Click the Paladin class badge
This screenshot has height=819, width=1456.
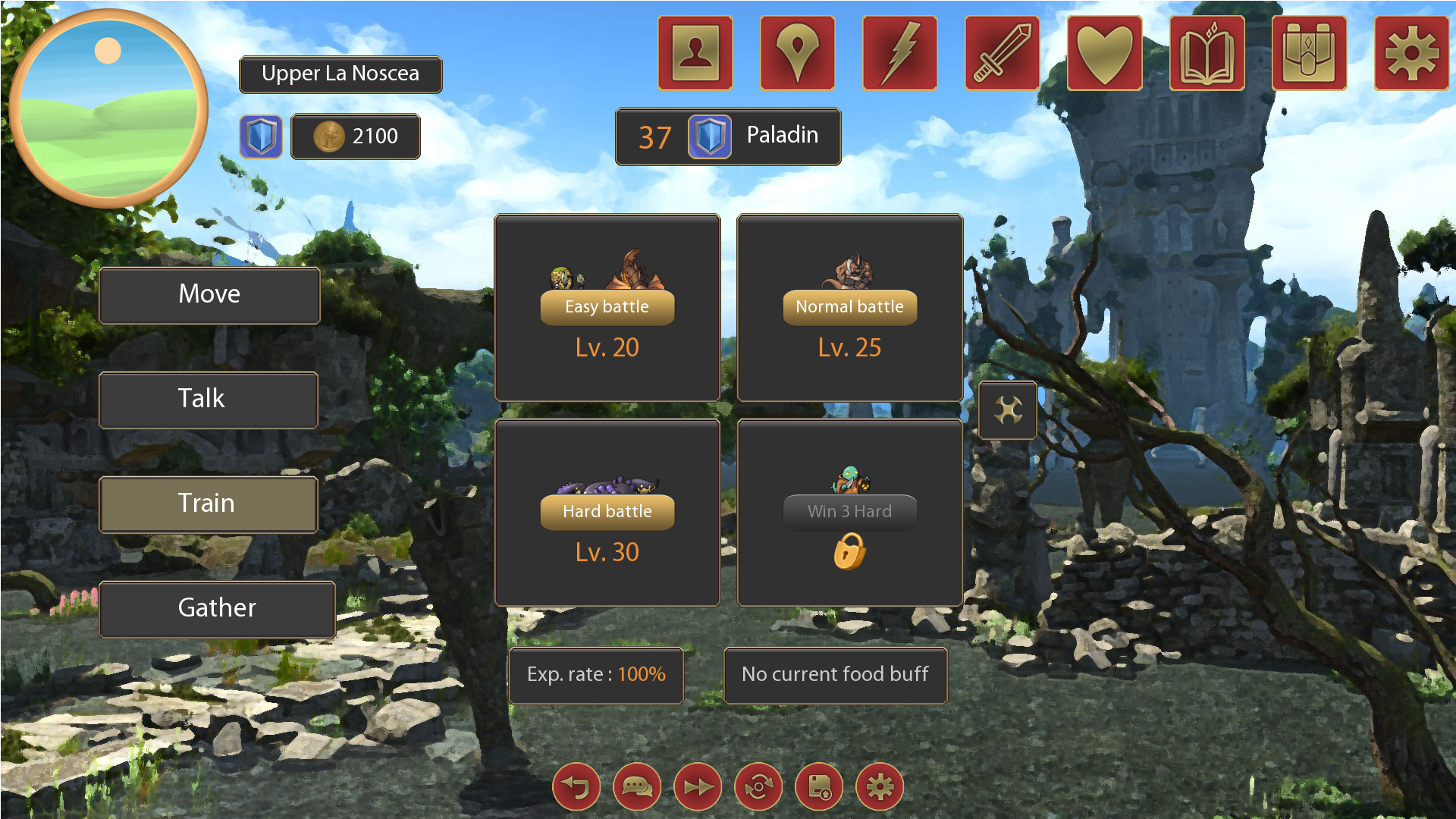[x=711, y=136]
